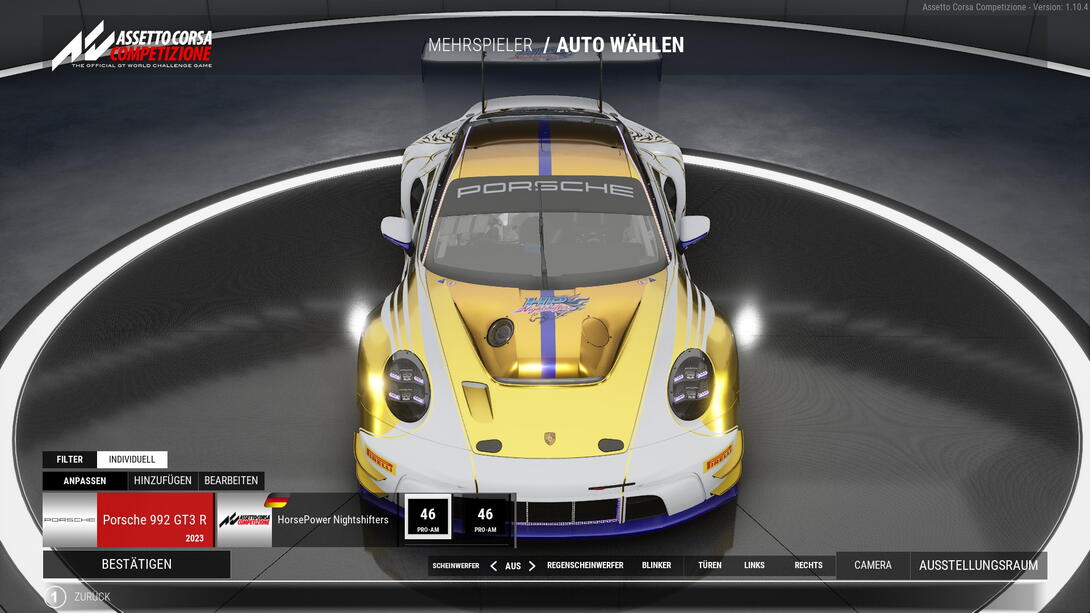
Task: Toggle the Türen doors option
Action: [710, 566]
